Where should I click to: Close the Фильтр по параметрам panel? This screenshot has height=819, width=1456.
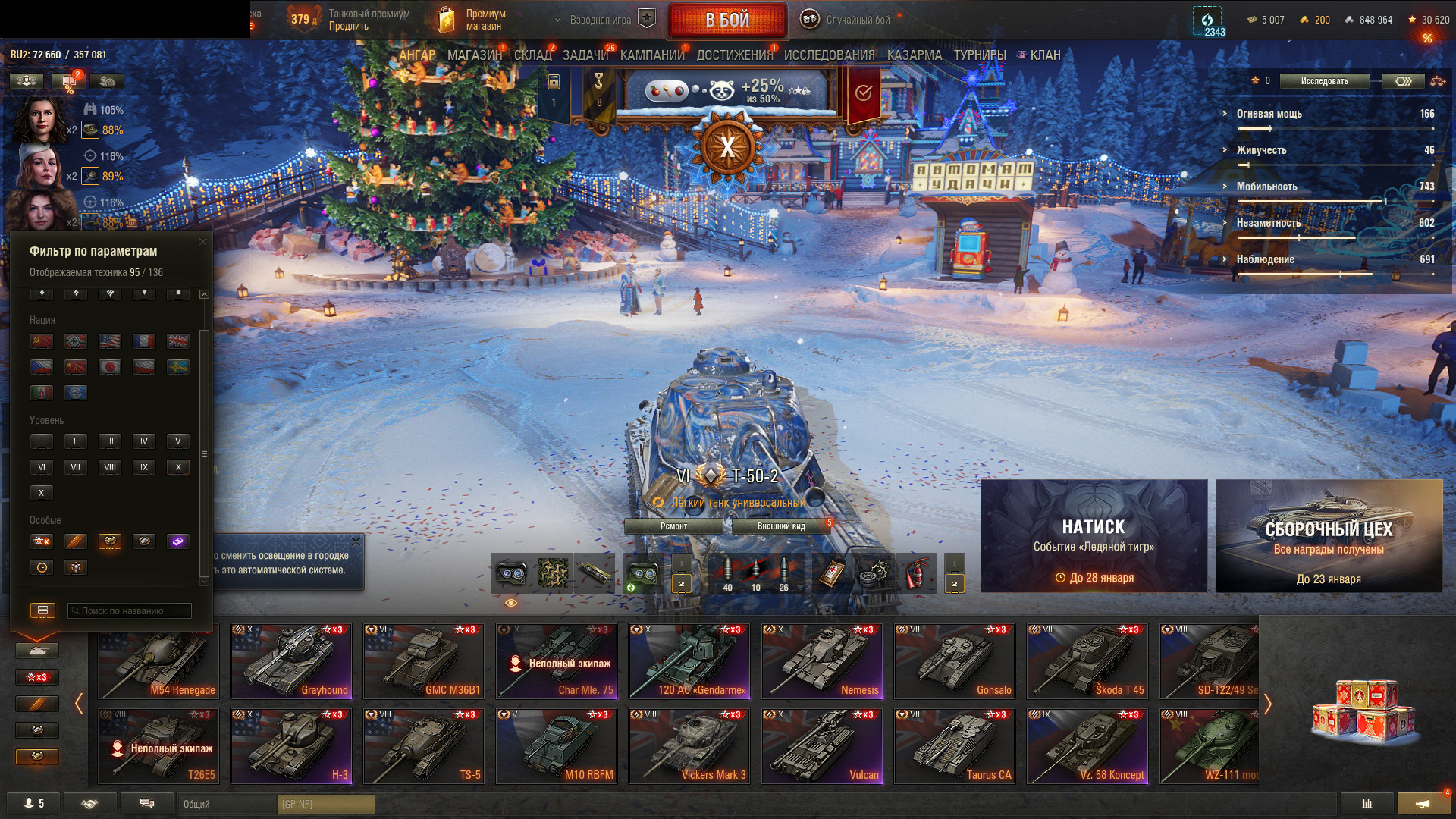[x=202, y=242]
